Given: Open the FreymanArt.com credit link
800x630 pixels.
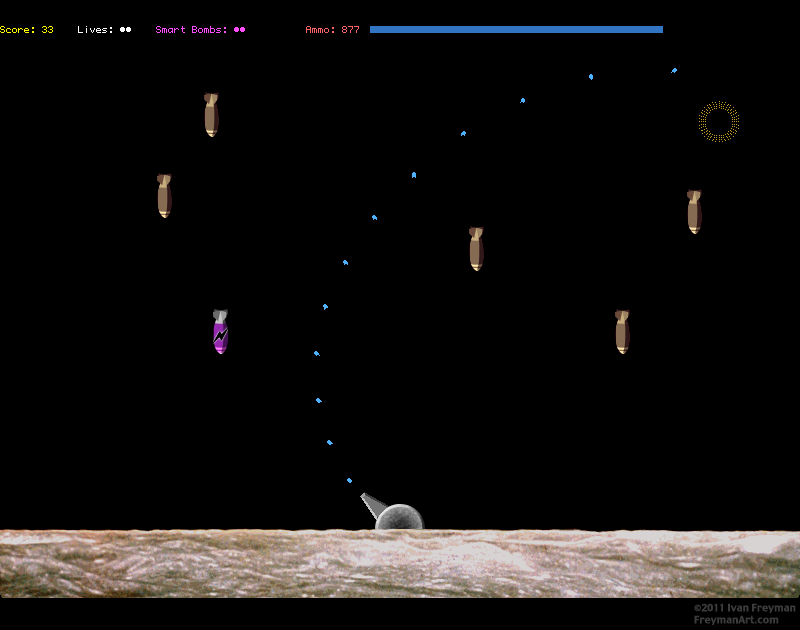Looking at the screenshot, I should click(x=735, y=620).
